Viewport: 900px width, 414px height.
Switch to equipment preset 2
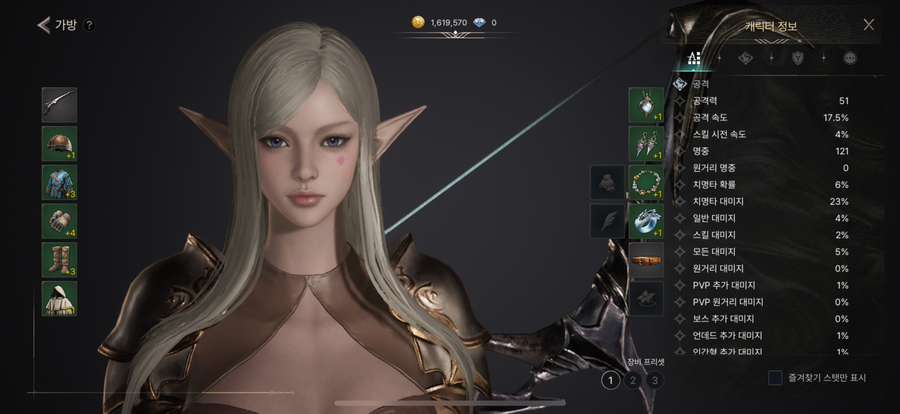pos(632,380)
